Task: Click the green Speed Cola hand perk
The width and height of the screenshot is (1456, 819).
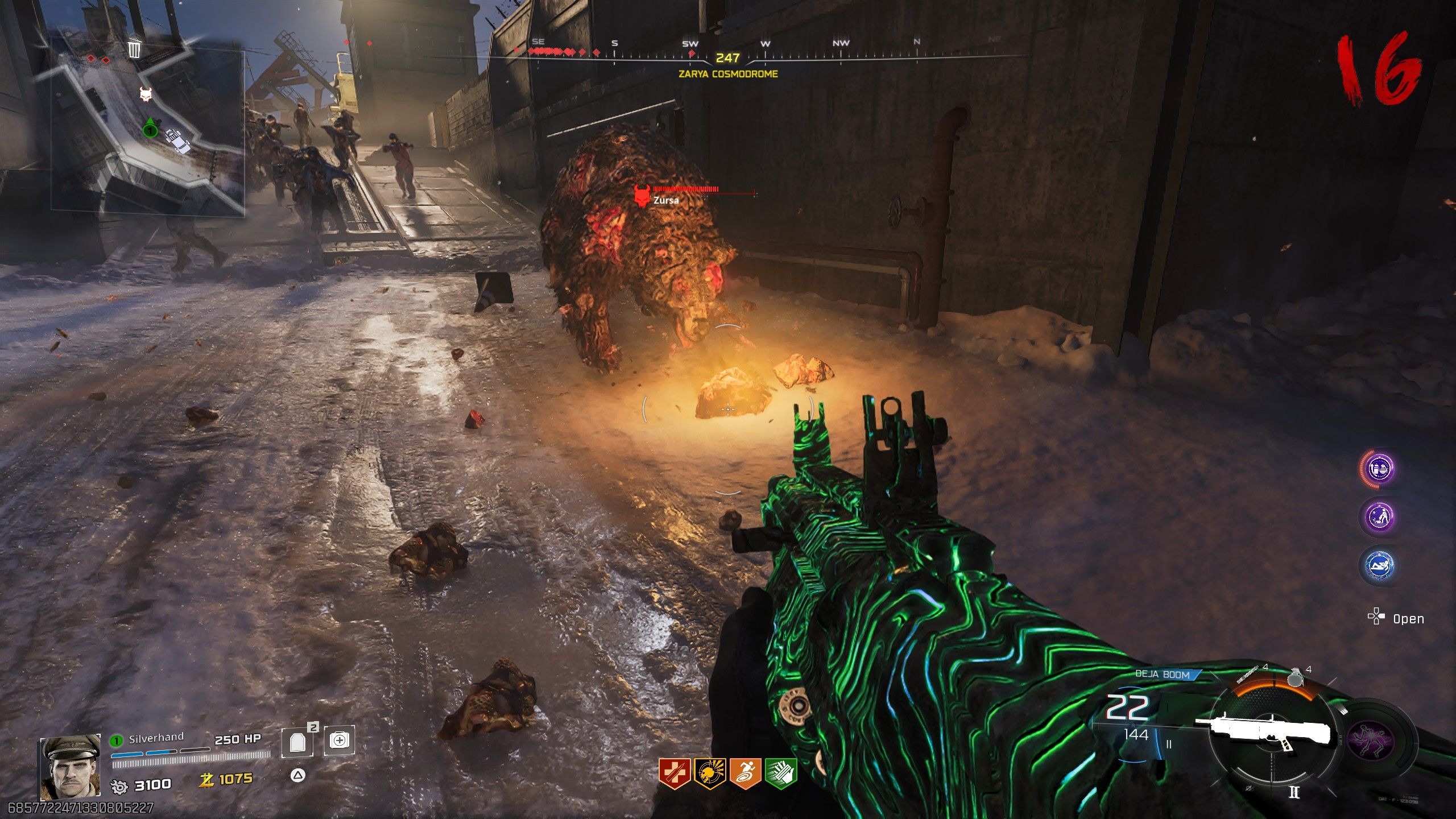Action: pos(780,773)
